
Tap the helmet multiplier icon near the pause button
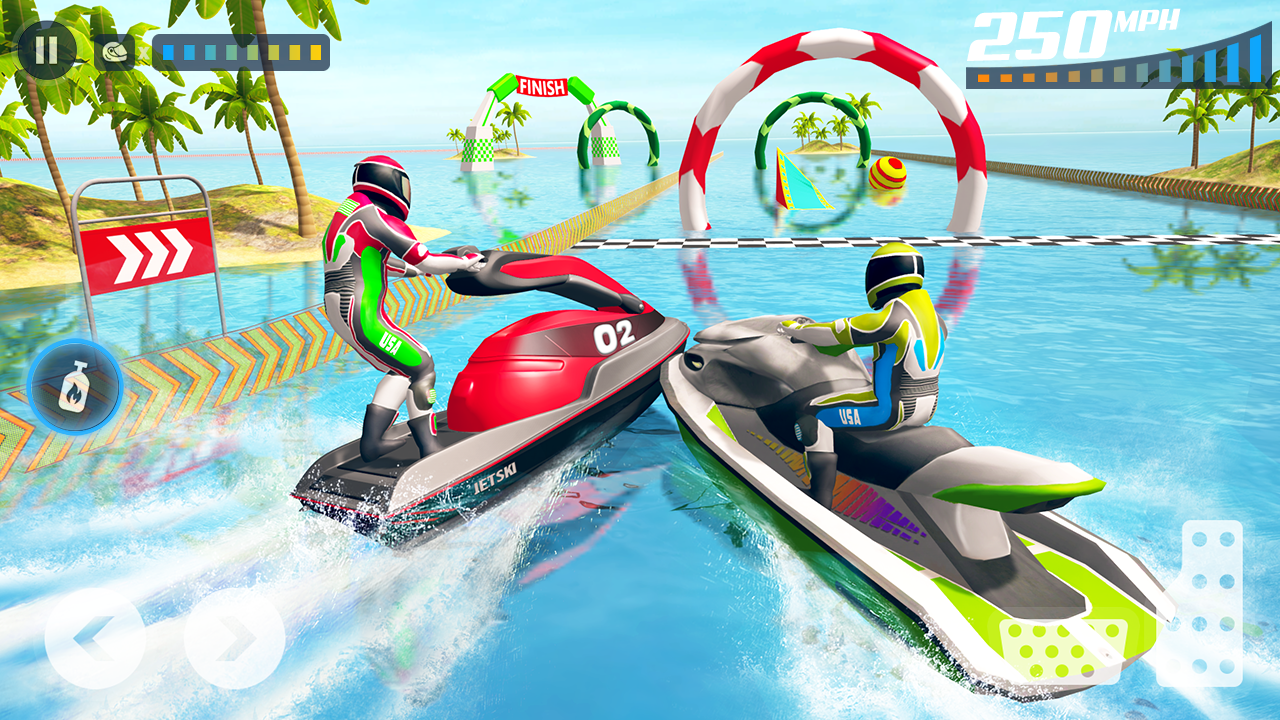(x=113, y=52)
